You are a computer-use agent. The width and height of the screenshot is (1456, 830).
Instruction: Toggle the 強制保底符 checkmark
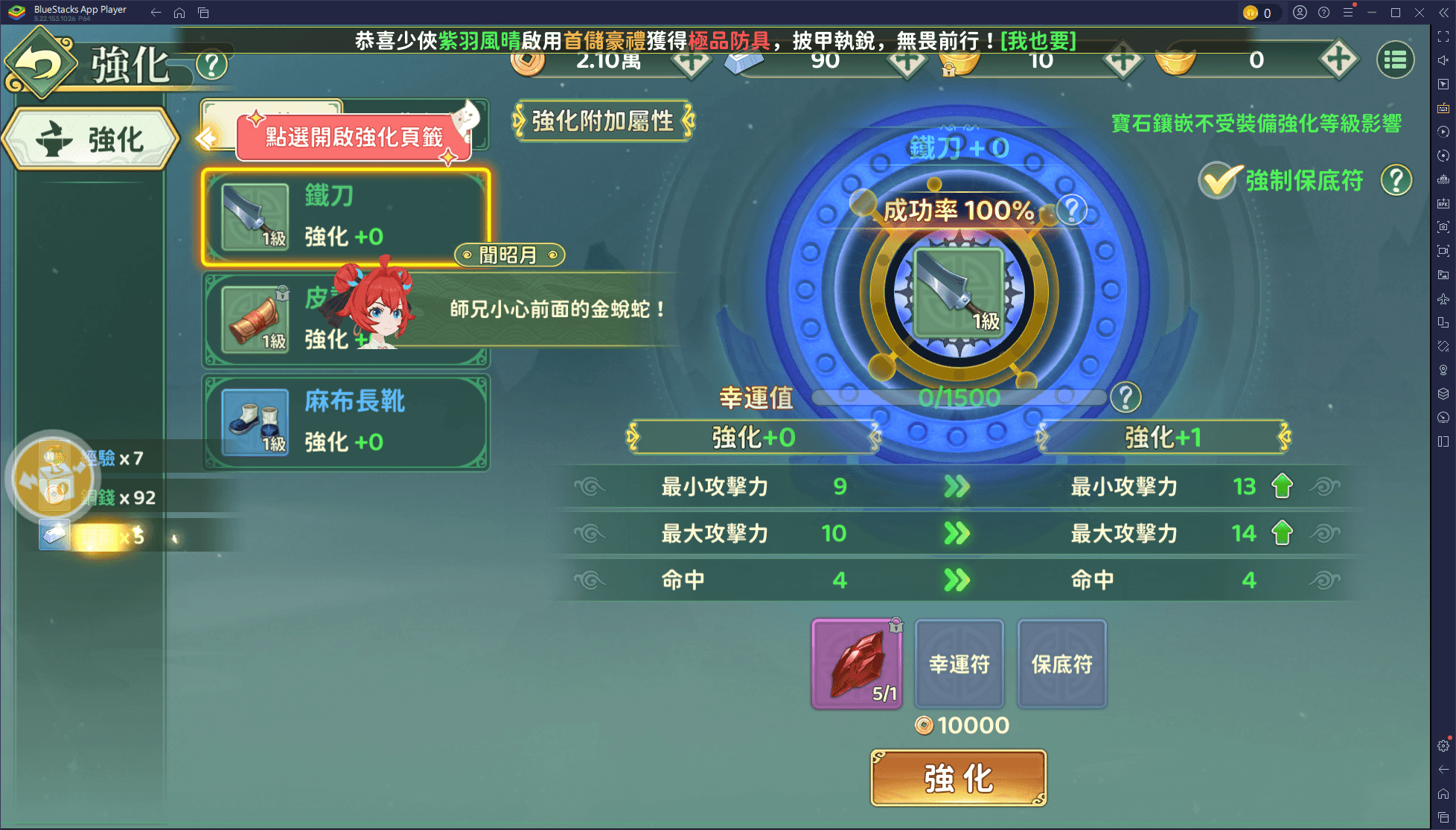pos(1217,179)
